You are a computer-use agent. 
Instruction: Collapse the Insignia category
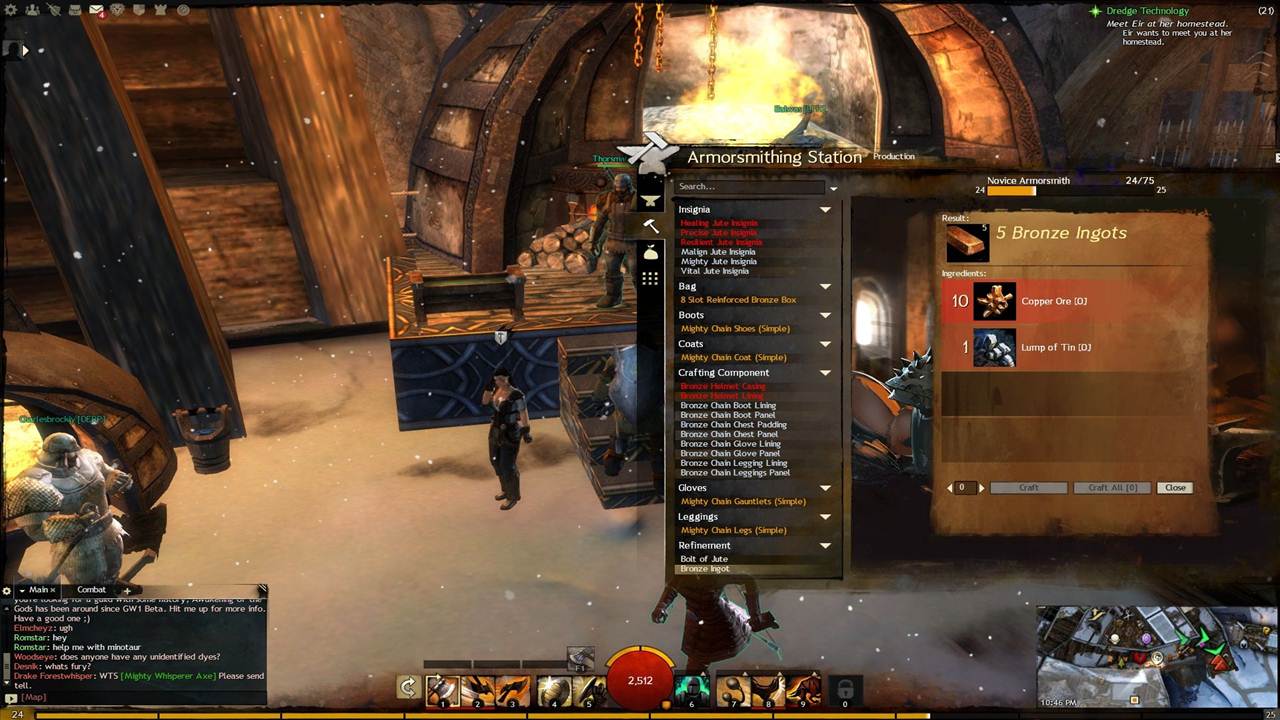[x=825, y=210]
